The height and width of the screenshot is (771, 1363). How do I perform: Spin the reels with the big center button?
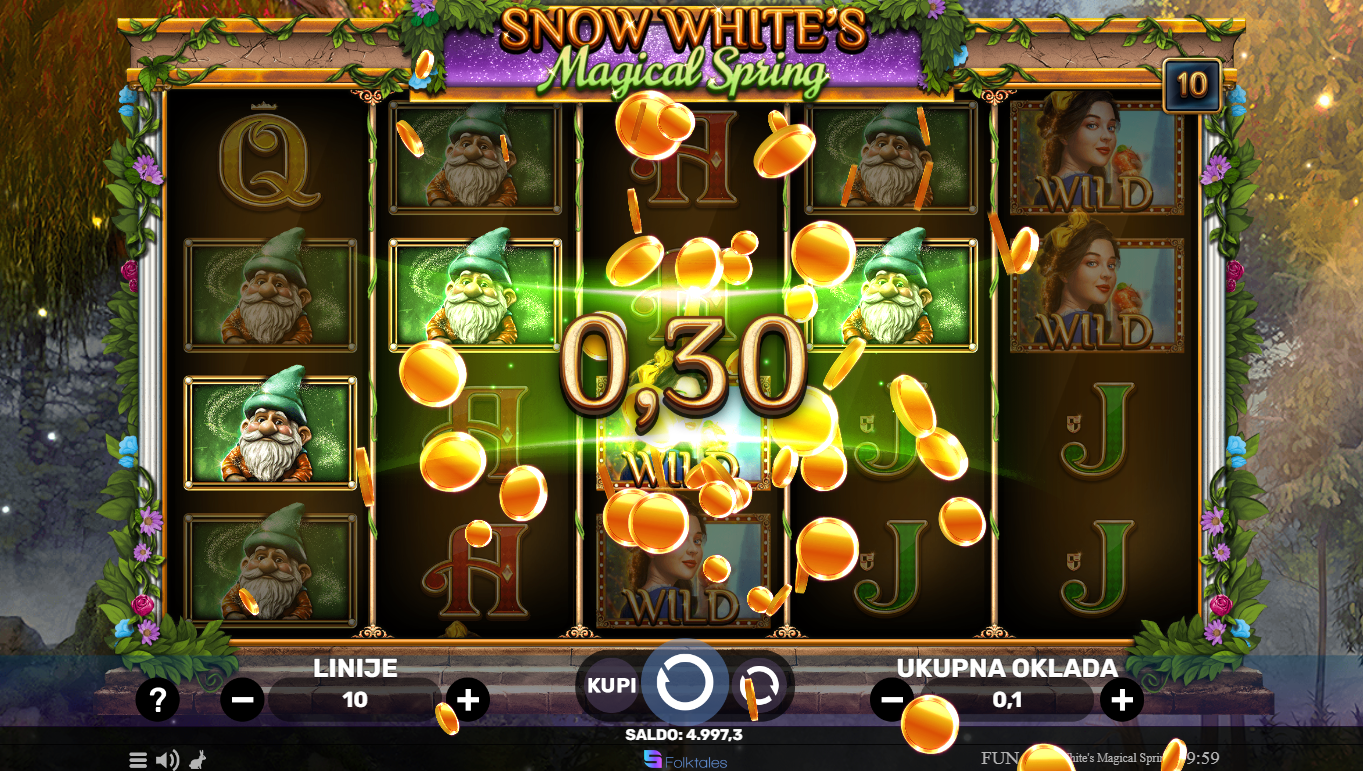pos(685,683)
